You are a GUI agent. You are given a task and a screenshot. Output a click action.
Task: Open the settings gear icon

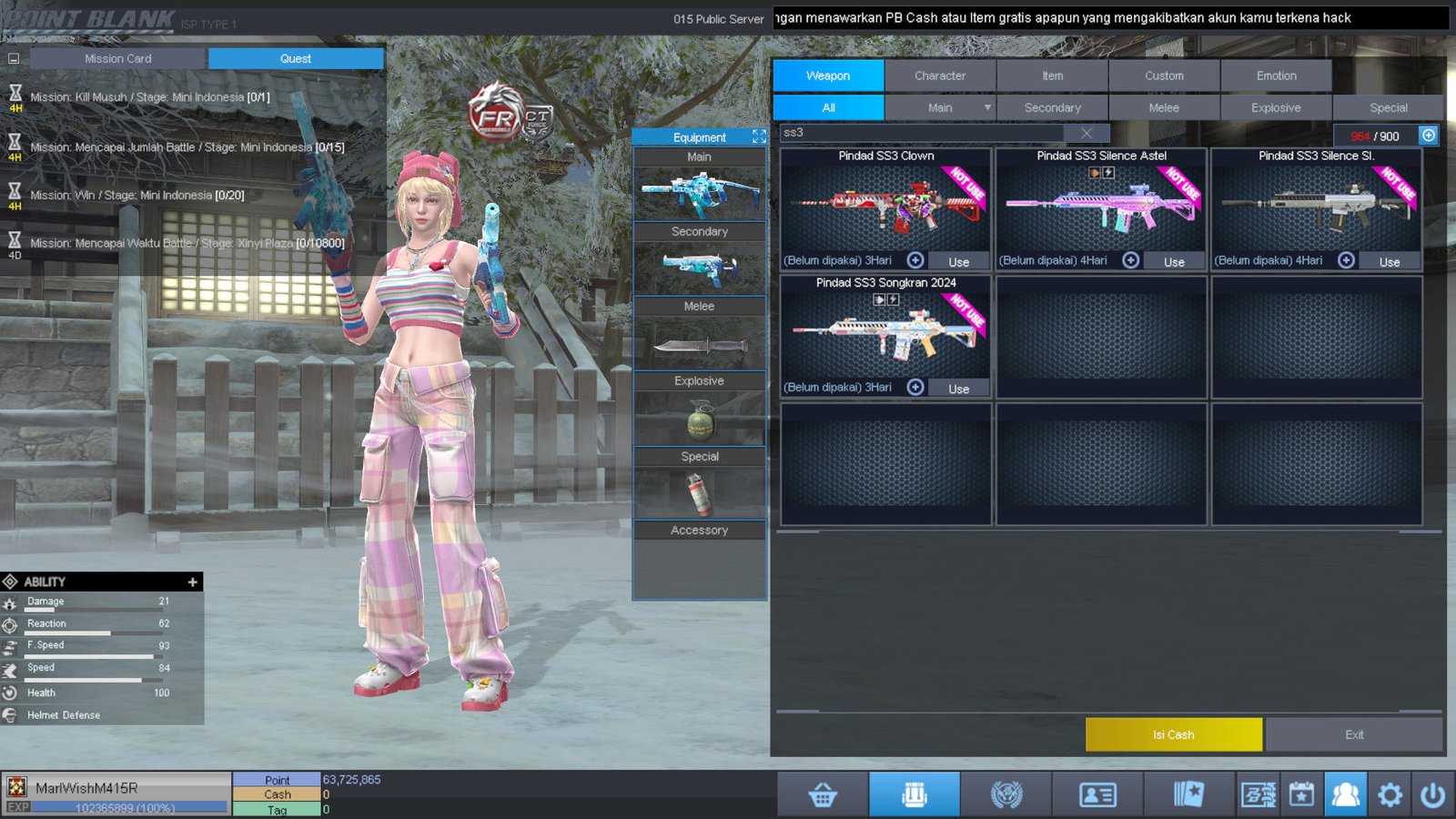tap(1390, 795)
